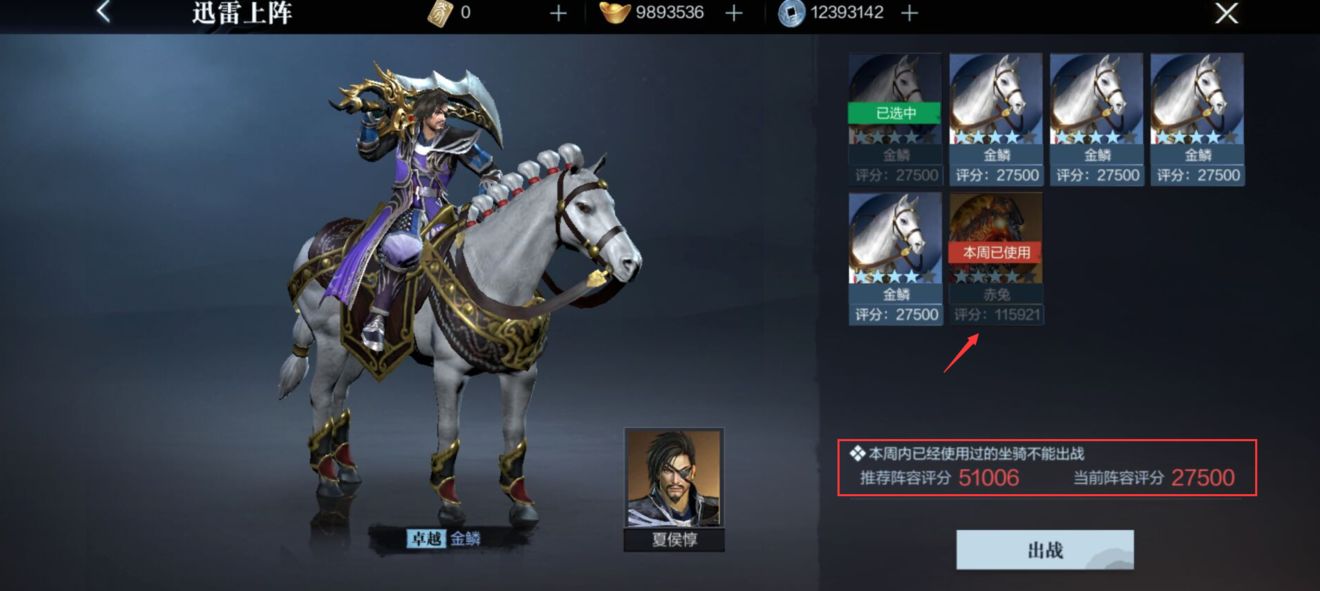This screenshot has width=1320, height=591.
Task: Add more gold ingots with the plus button
Action: tap(734, 13)
